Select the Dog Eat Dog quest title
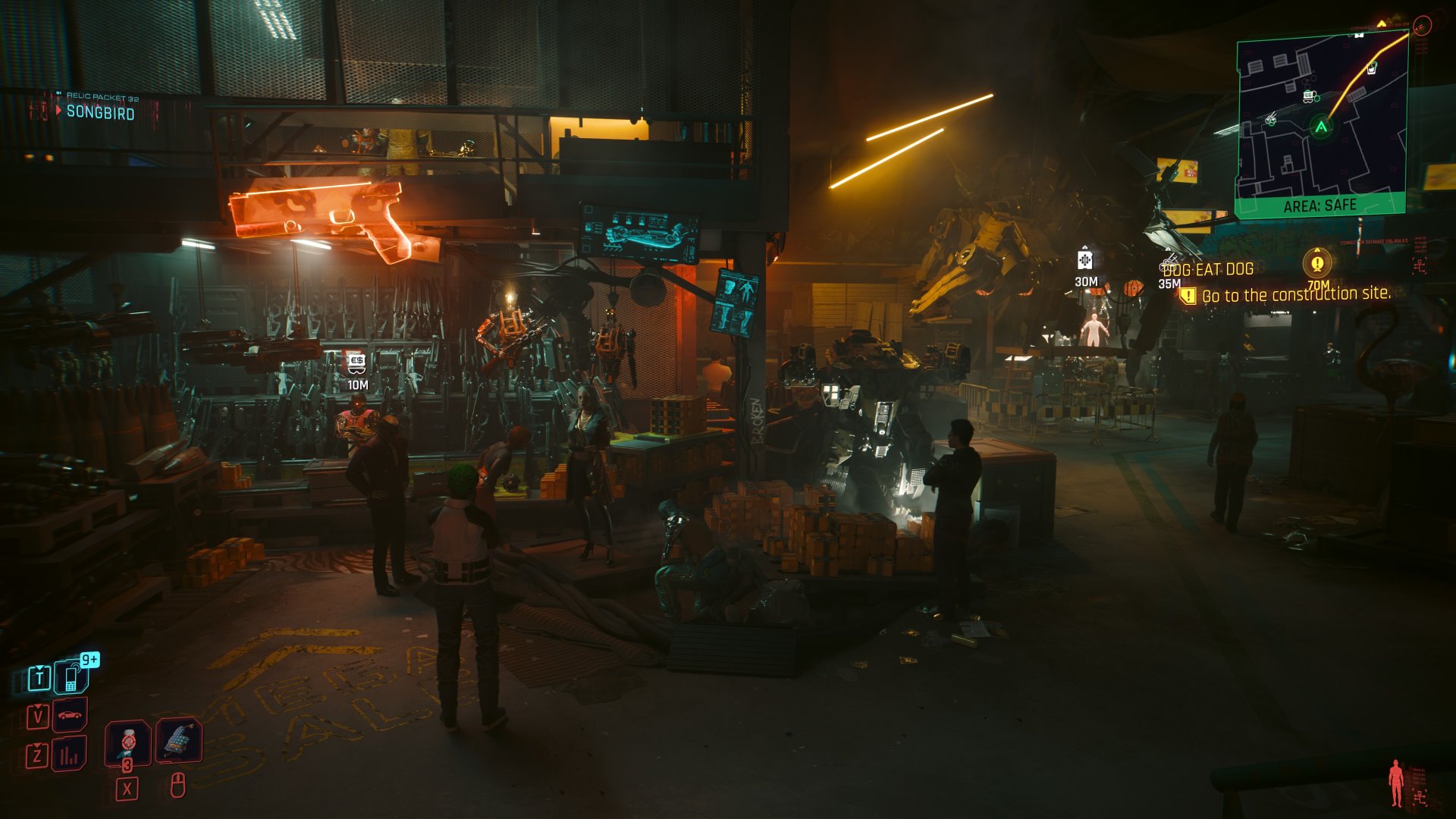The image size is (1456, 819). coord(1208,269)
